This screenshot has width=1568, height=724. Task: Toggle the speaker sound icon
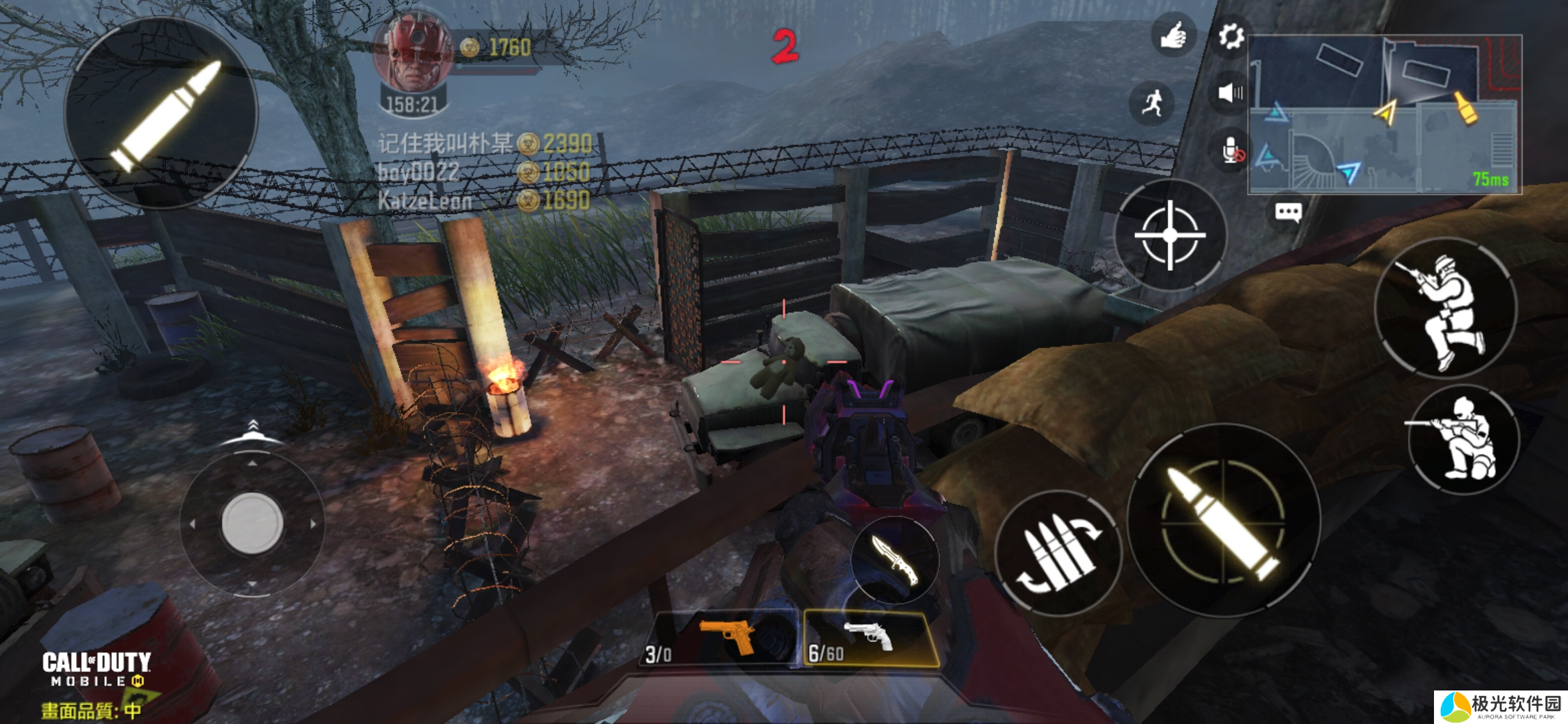1230,92
